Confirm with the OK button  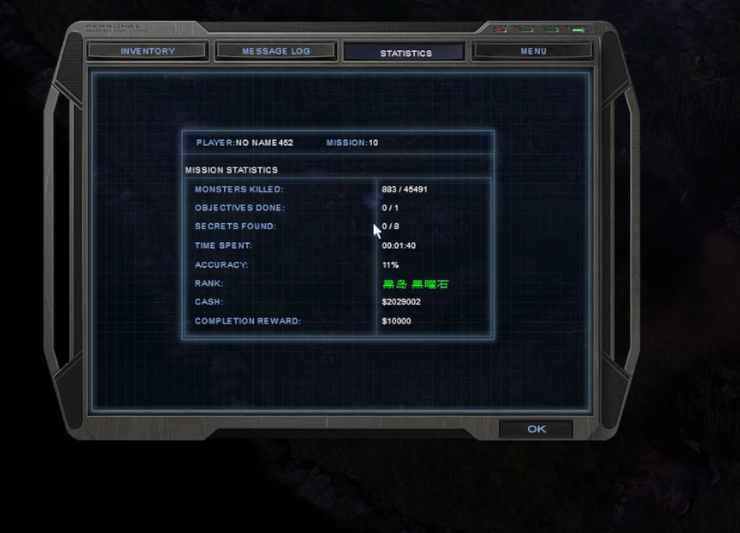[536, 429]
